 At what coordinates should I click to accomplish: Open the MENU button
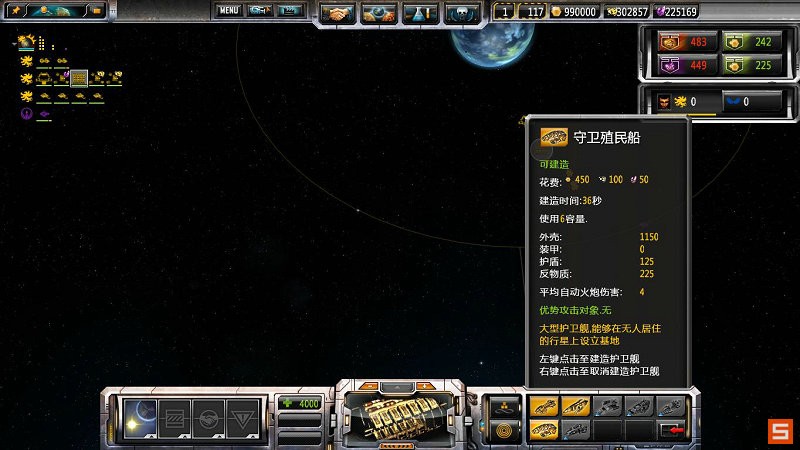229,11
